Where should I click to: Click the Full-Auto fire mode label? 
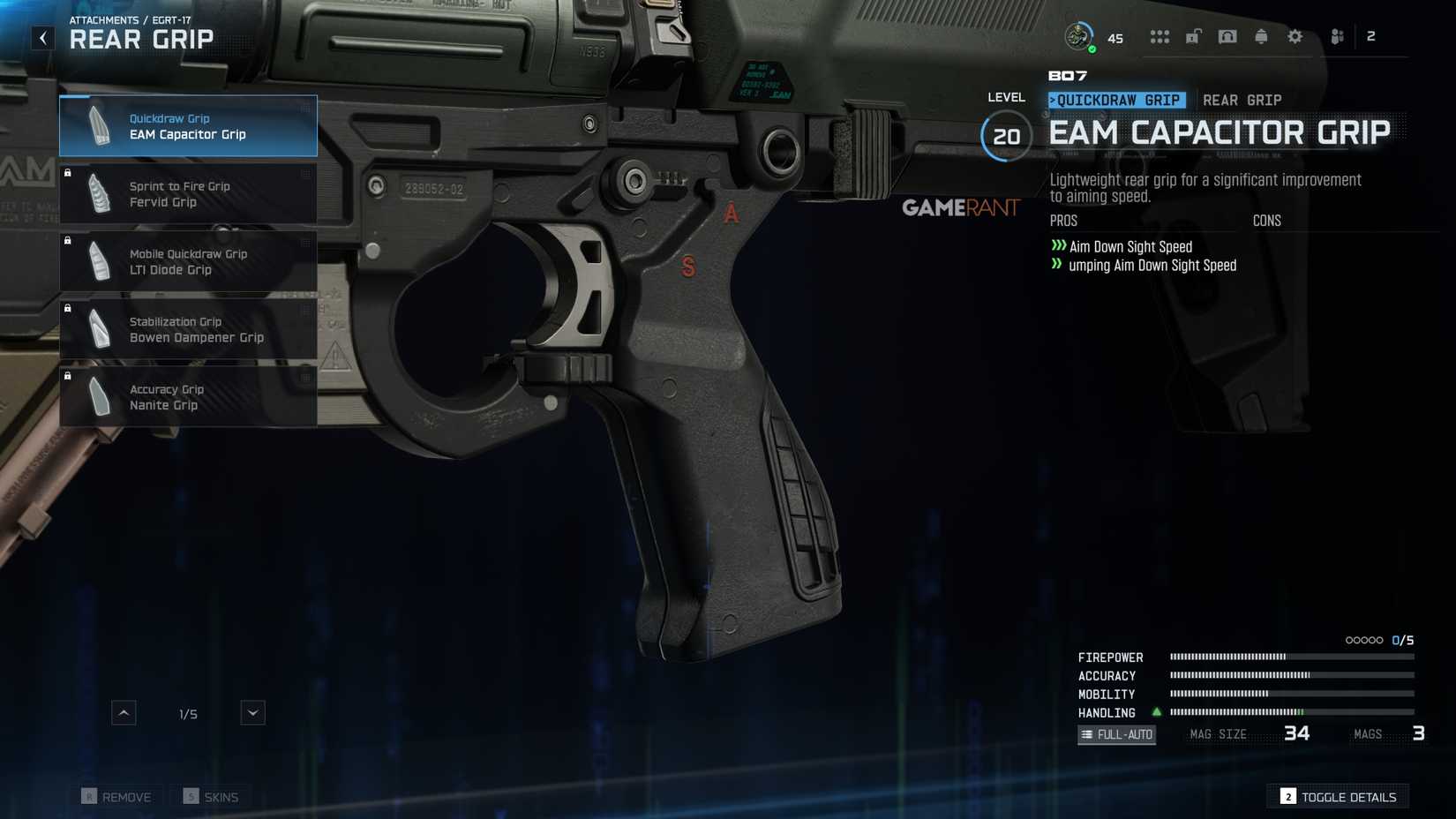pyautogui.click(x=1116, y=734)
